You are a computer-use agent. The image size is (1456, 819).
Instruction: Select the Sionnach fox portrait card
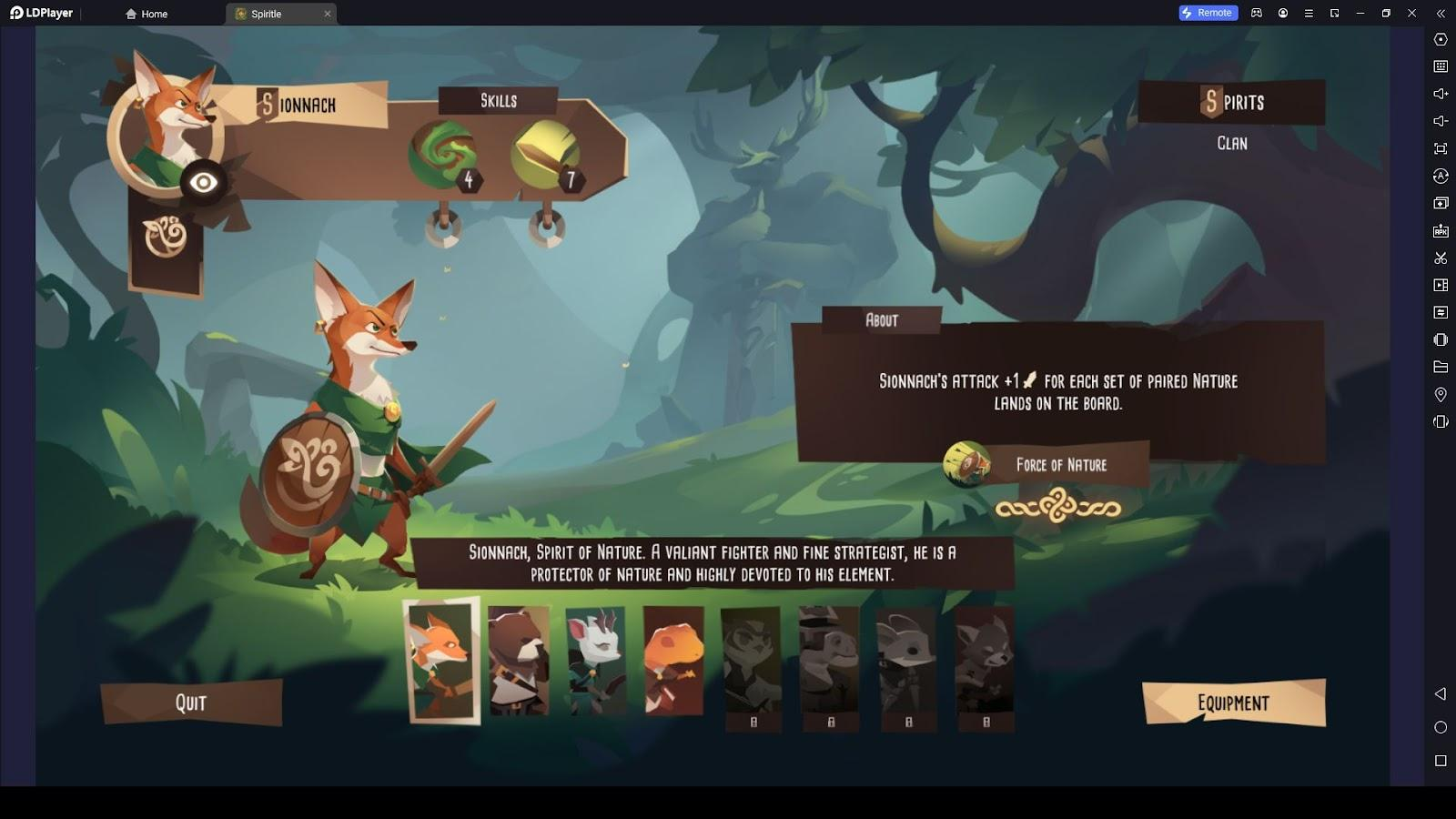(x=441, y=660)
